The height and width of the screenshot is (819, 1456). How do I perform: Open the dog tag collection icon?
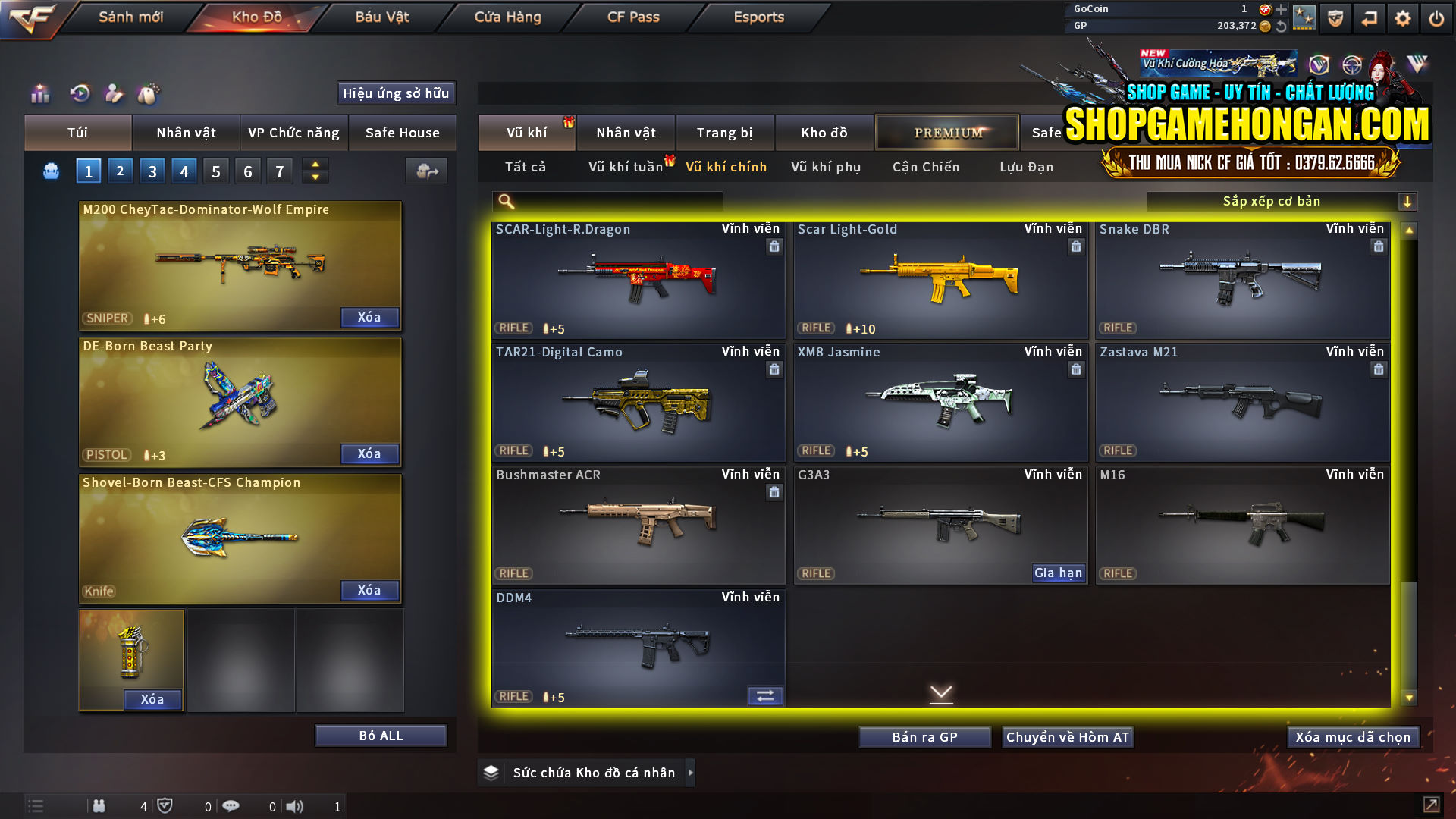click(x=149, y=94)
